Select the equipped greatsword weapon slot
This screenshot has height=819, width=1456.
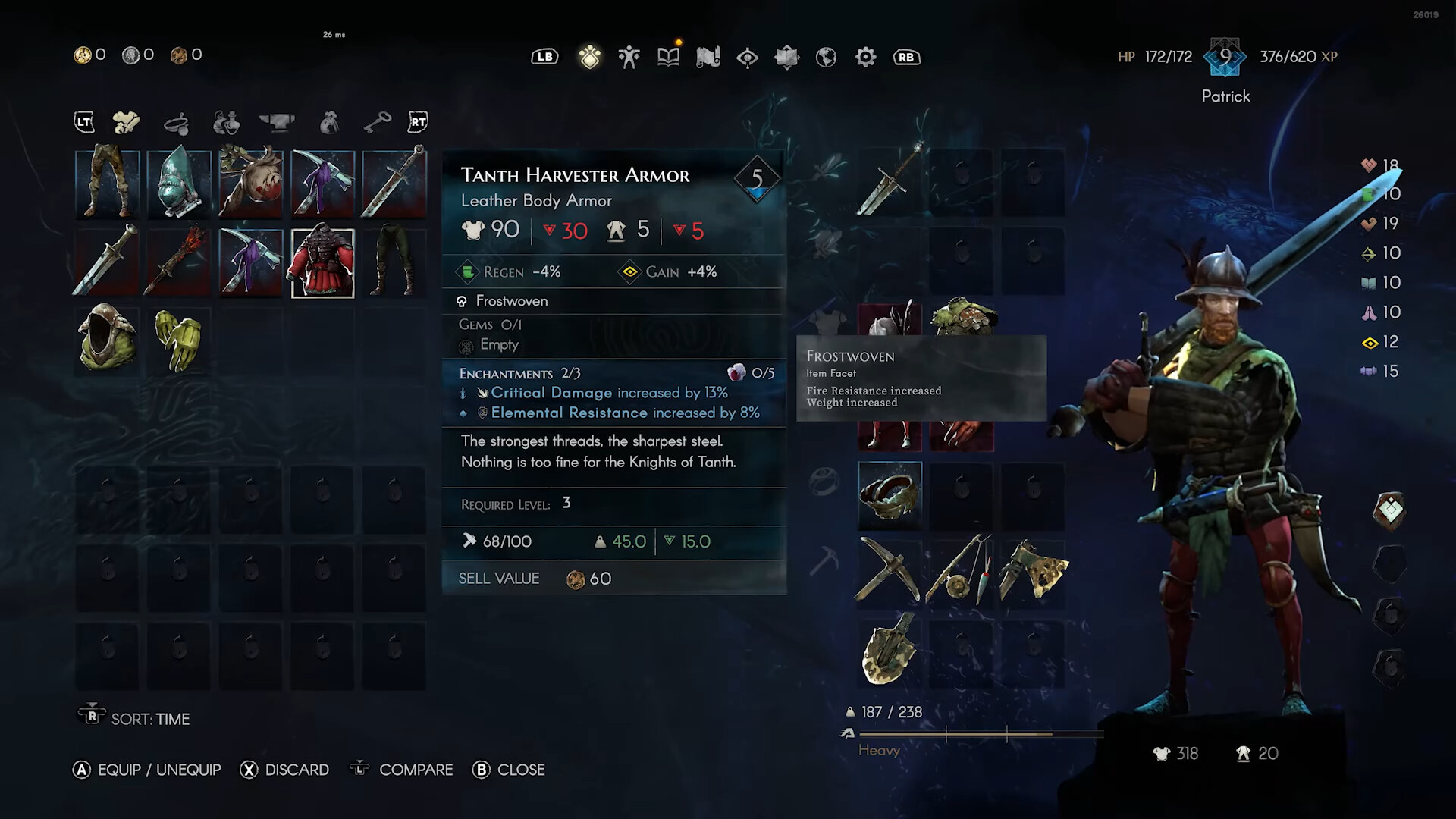(x=890, y=183)
